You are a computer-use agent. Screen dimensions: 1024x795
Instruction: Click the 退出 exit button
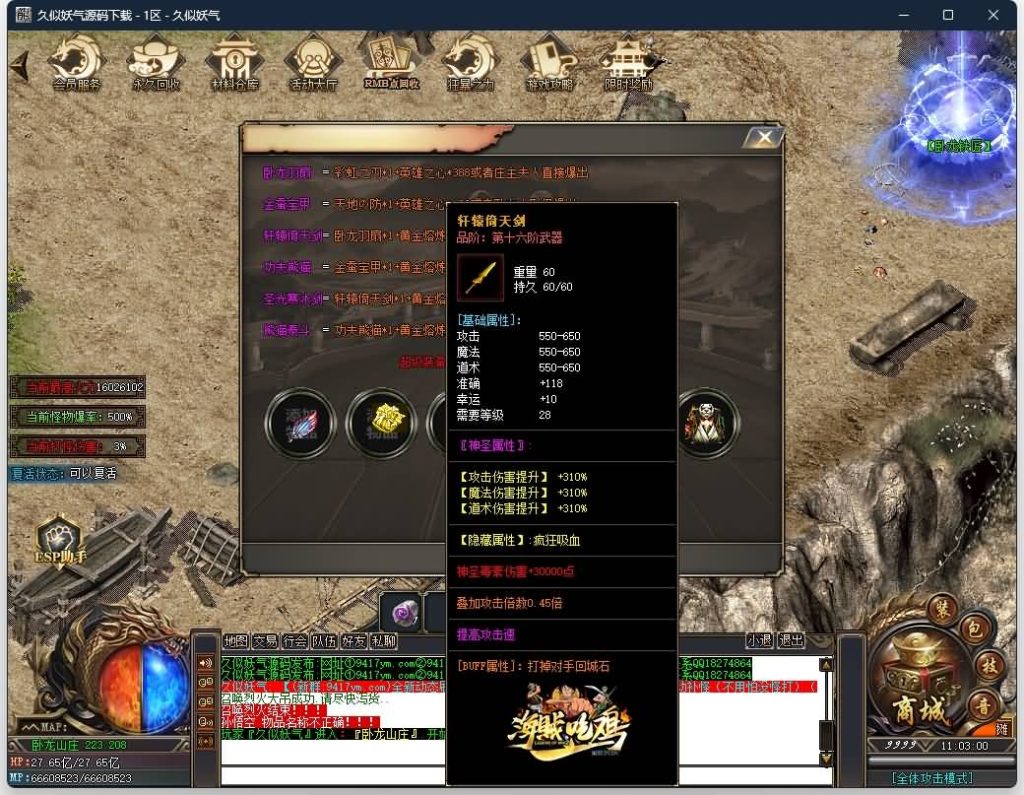[790, 641]
